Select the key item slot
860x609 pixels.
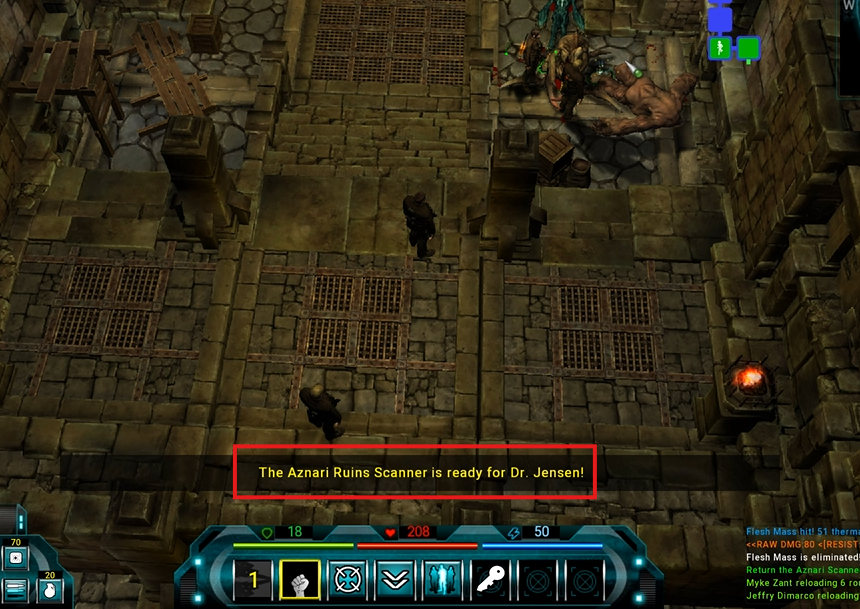491,580
